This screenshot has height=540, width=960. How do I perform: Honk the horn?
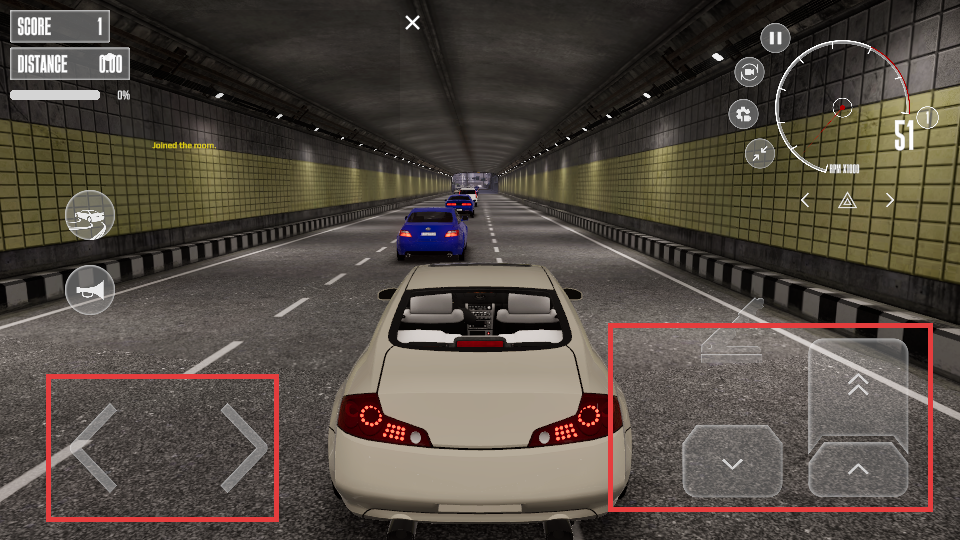pos(90,290)
